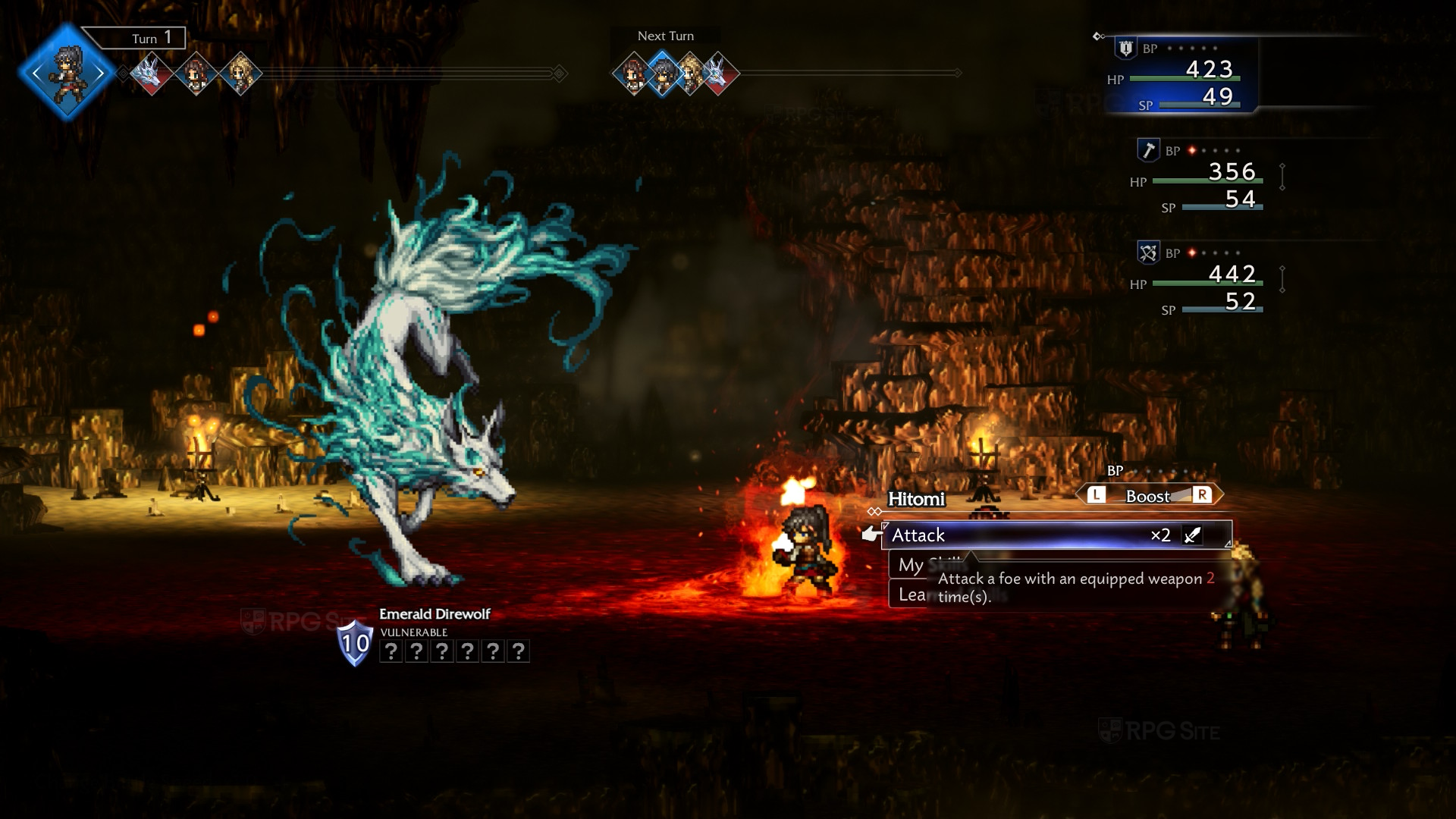Open the partially hidden Learned Skills entry
1456x819 pixels.
[910, 595]
